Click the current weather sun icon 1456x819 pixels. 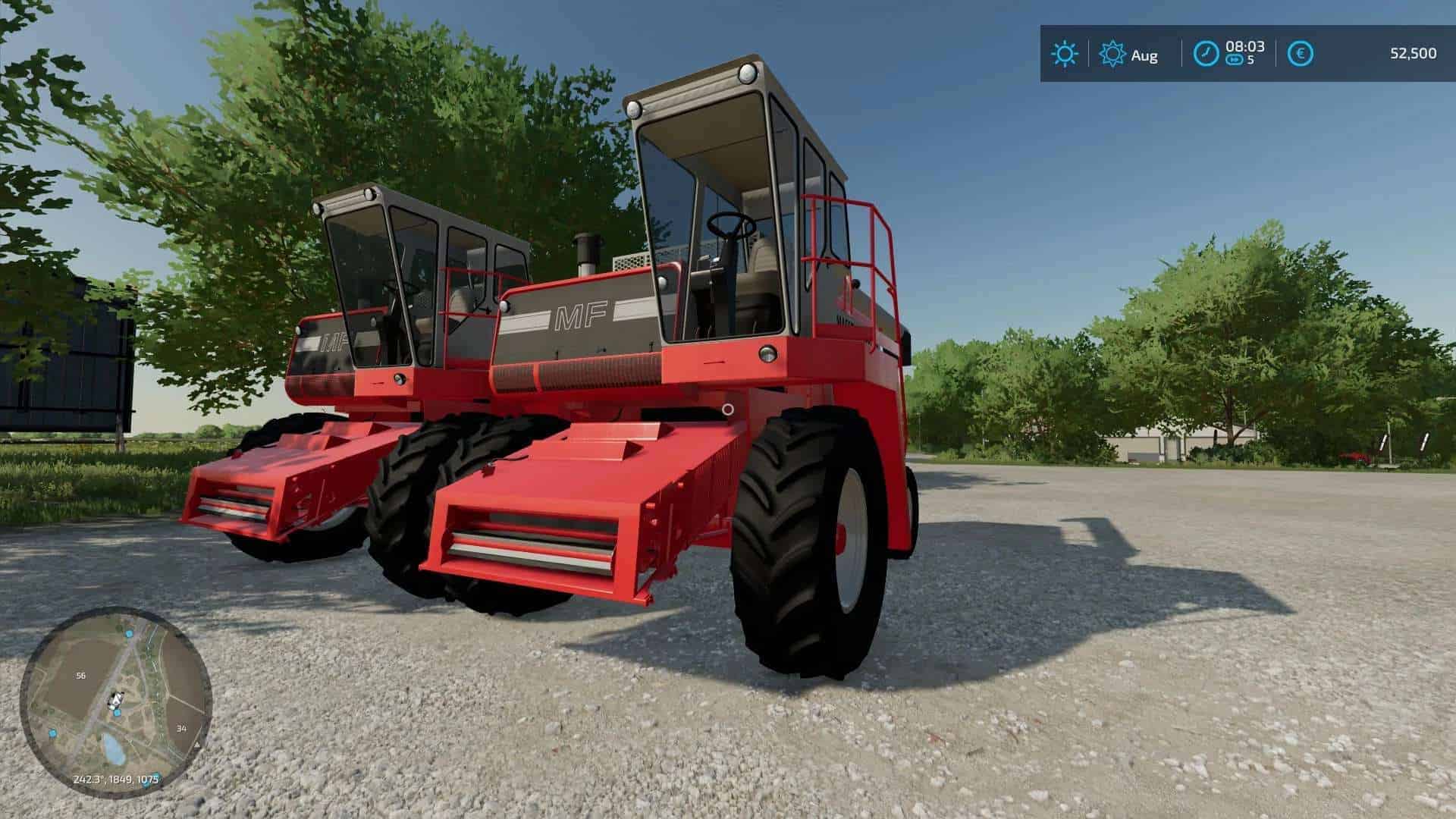1065,52
